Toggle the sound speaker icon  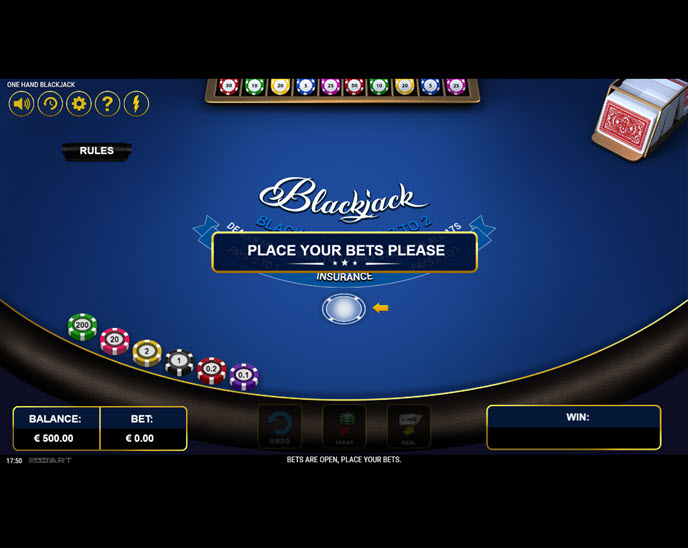click(x=21, y=103)
